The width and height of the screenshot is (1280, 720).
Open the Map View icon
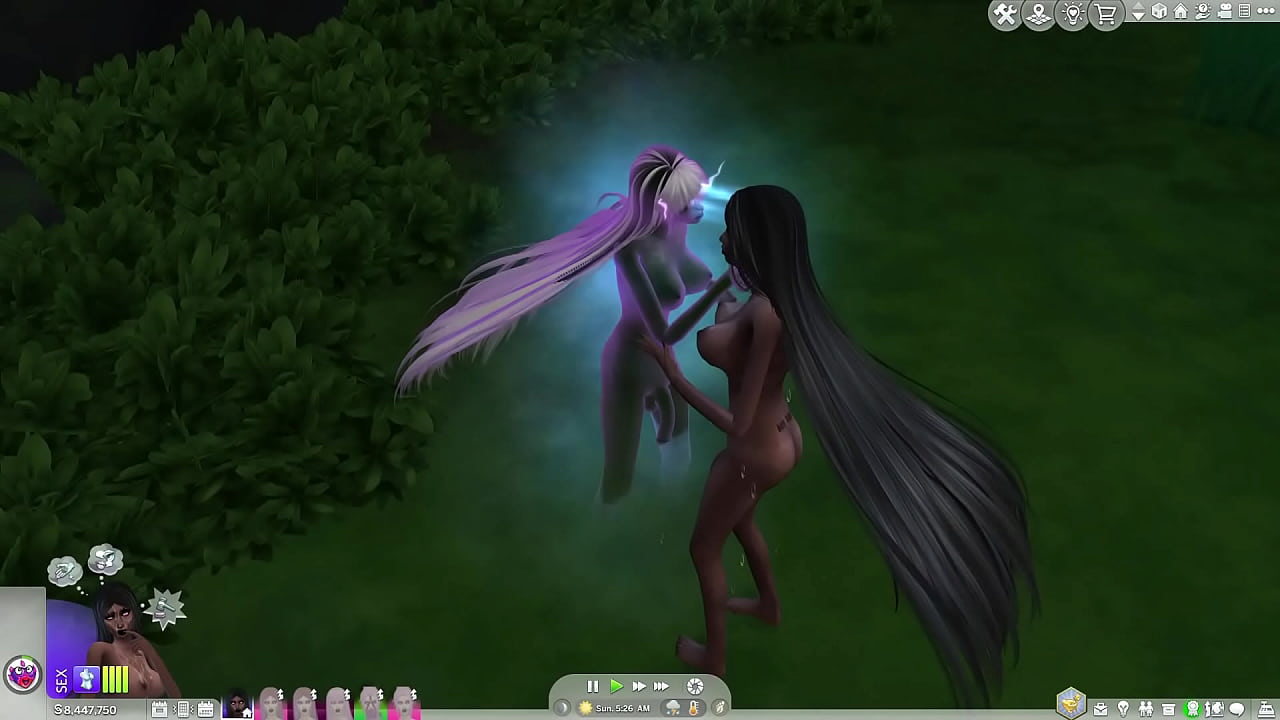click(x=1038, y=12)
